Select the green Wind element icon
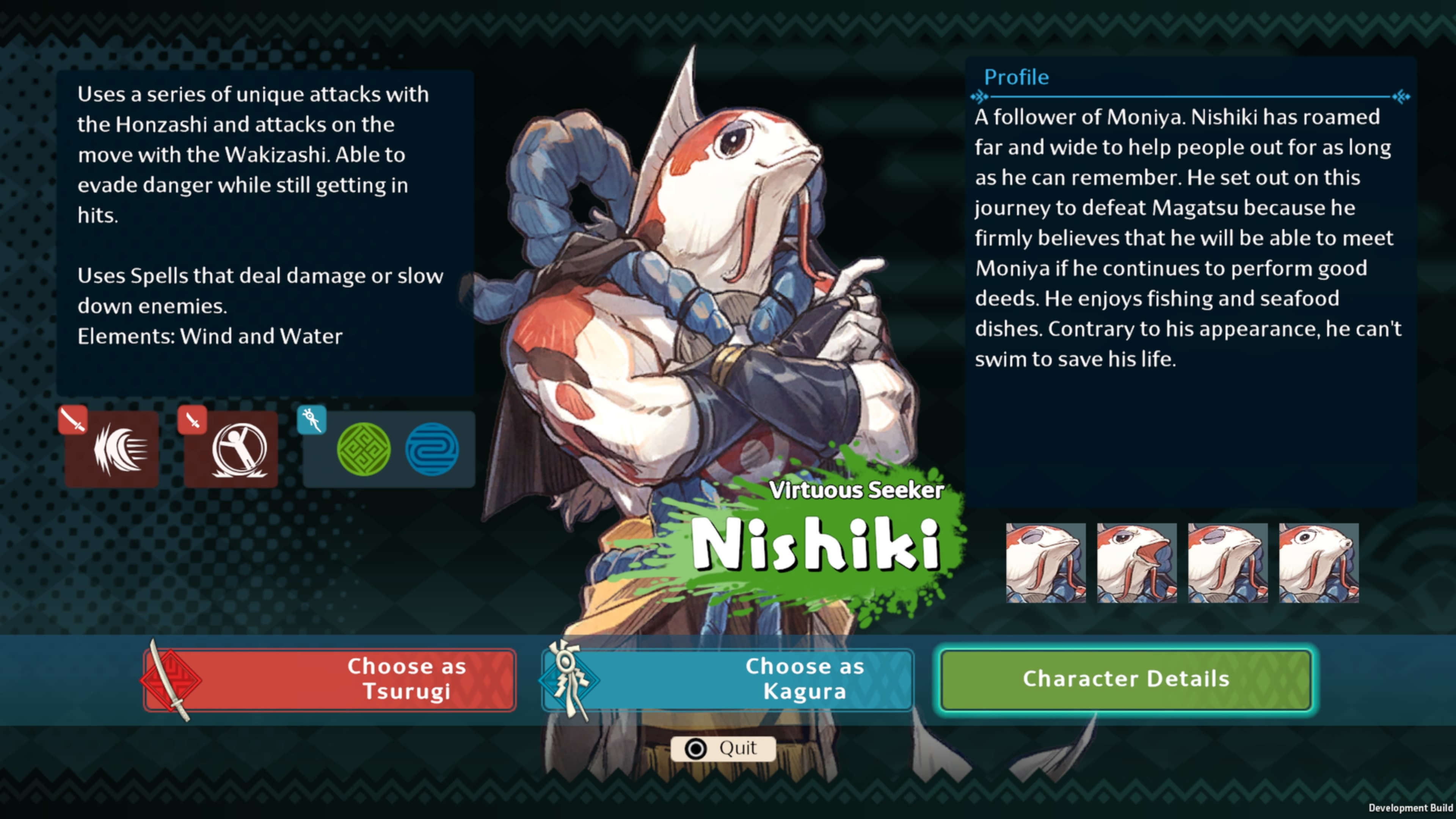The width and height of the screenshot is (1456, 819). [364, 449]
